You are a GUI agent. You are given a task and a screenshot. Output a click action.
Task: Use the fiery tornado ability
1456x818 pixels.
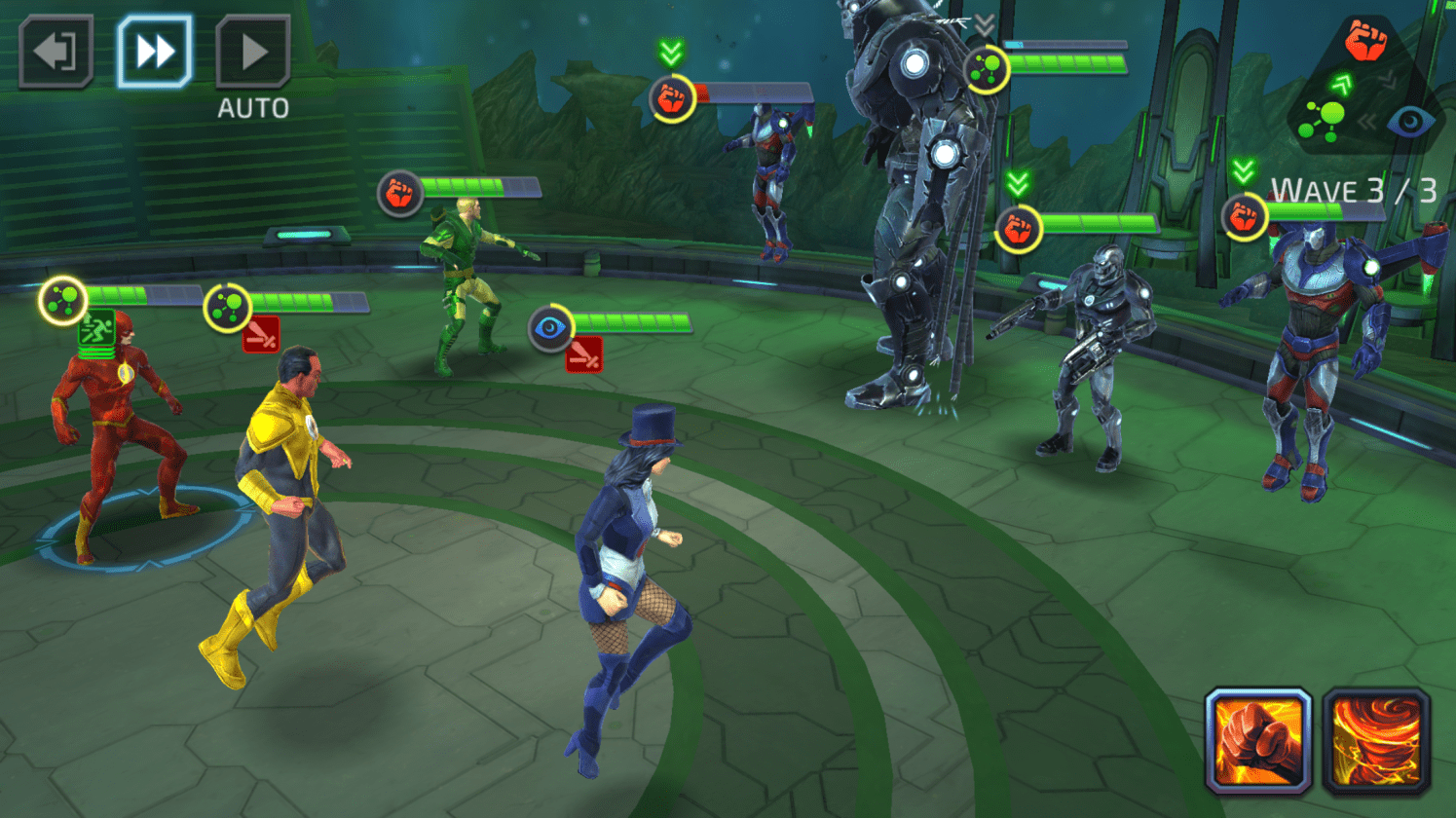(x=1376, y=741)
